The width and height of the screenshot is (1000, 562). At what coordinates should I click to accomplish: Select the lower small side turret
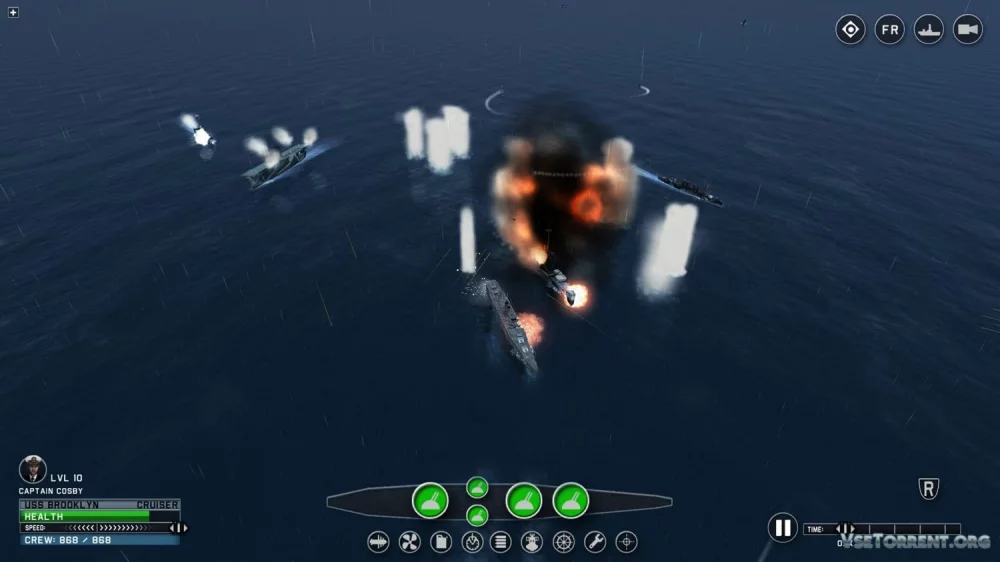(x=477, y=515)
